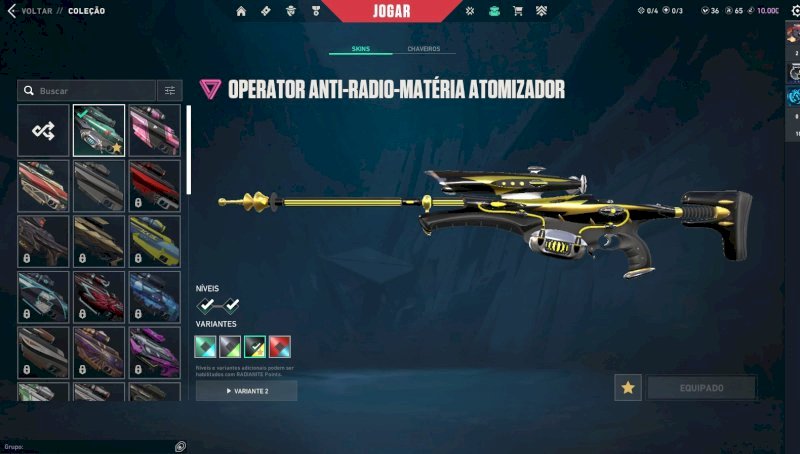
Task: Toggle the favorite star button
Action: pyautogui.click(x=628, y=388)
